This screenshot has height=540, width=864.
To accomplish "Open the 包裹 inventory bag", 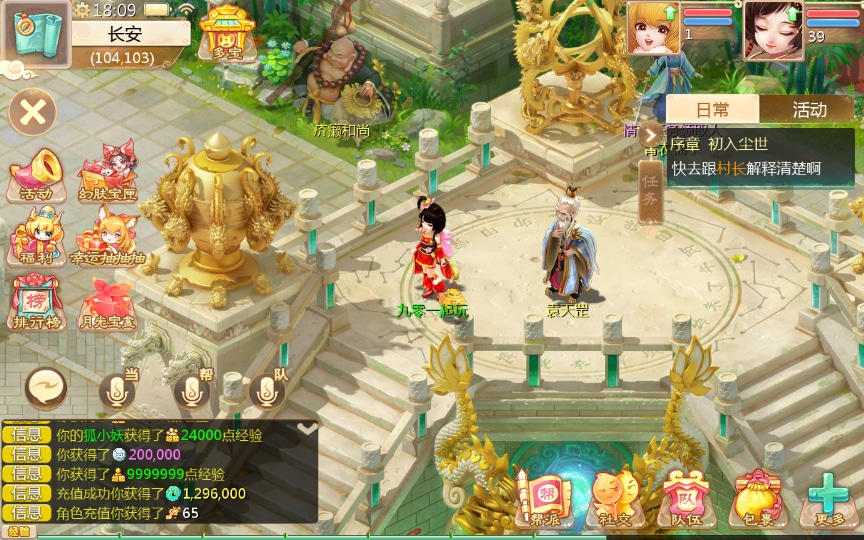I will pyautogui.click(x=756, y=497).
